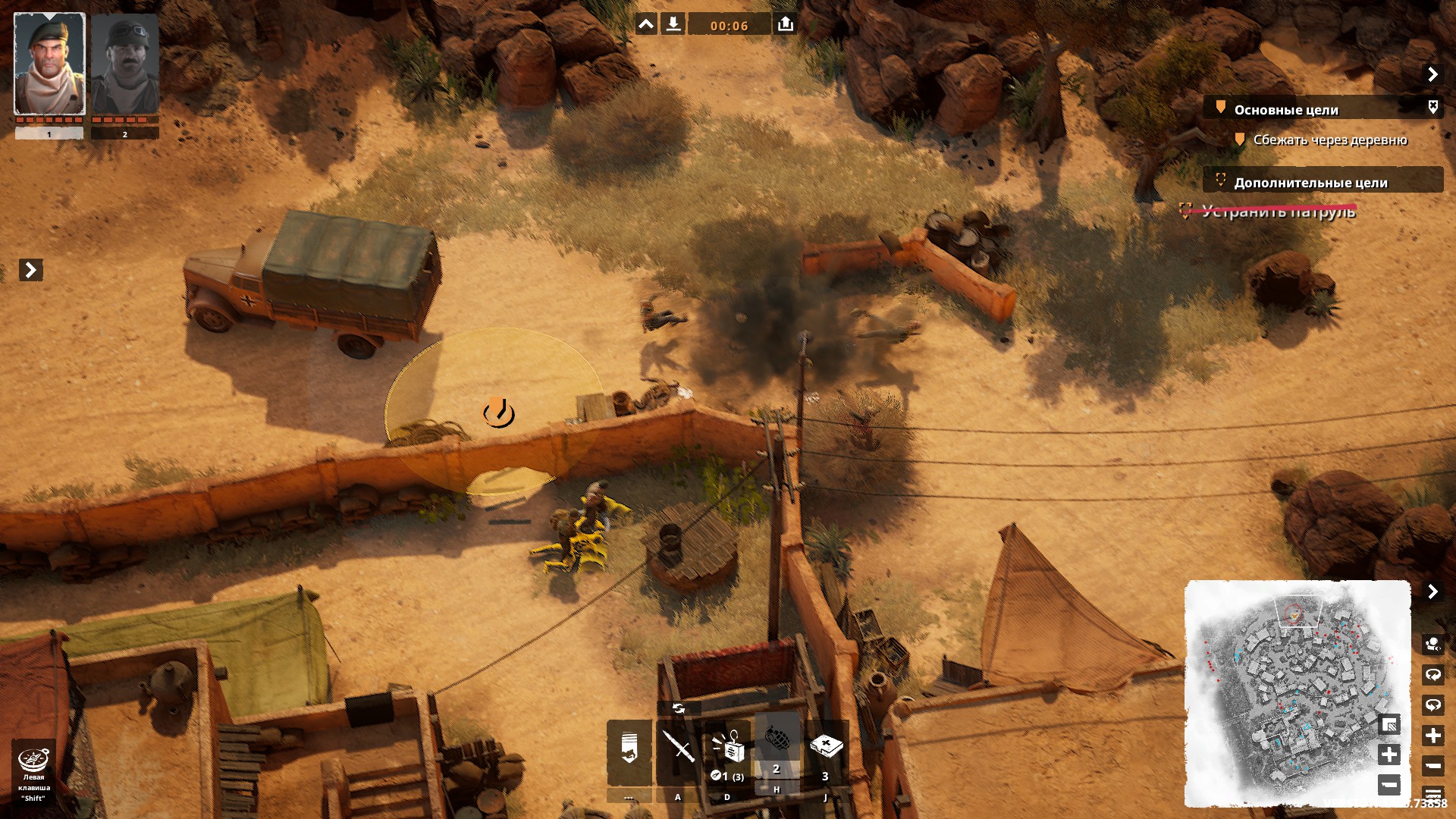Click the swap arrows above the knife slot
This screenshot has width=1456, height=819.
(x=678, y=708)
